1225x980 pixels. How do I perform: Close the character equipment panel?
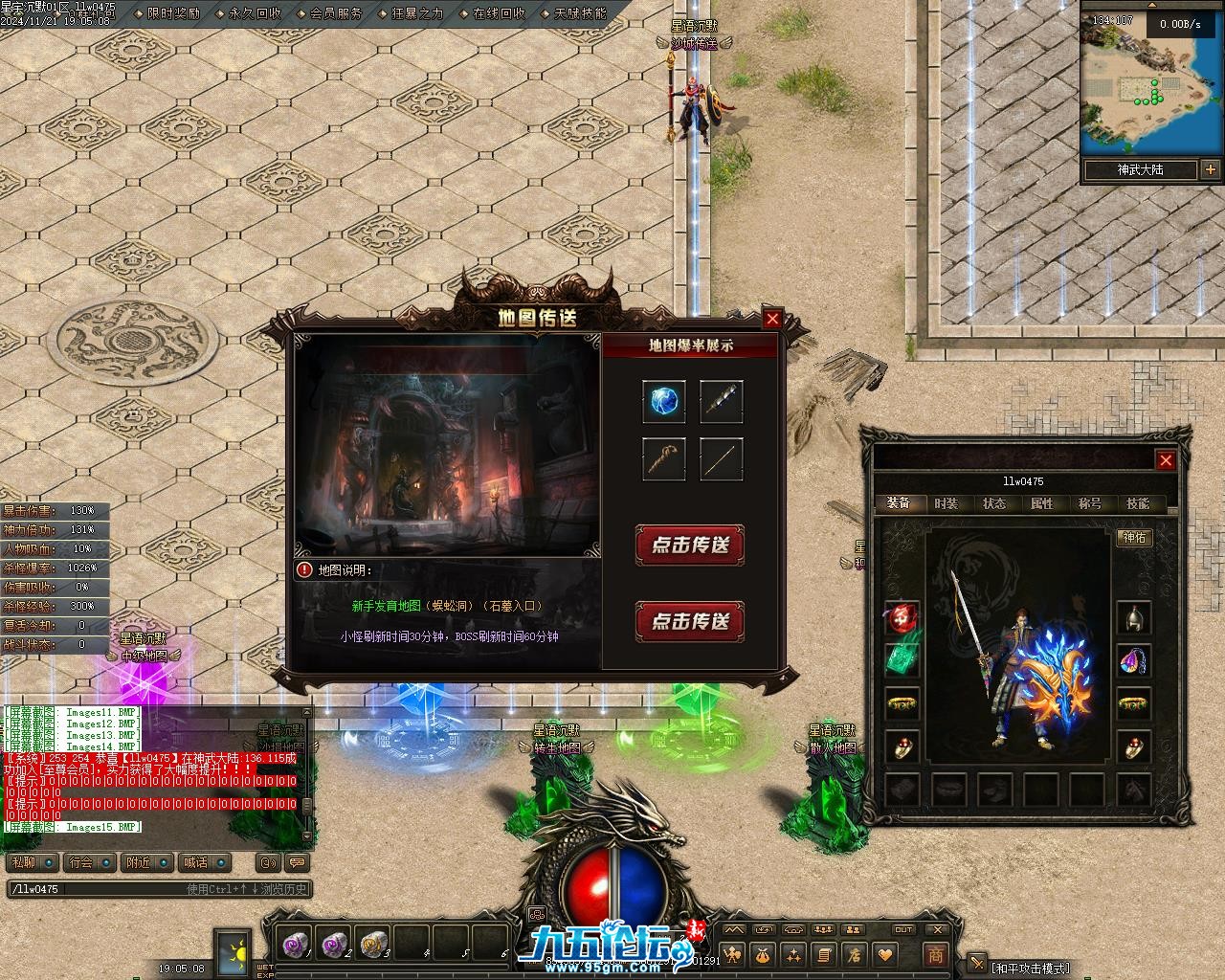tap(1166, 460)
